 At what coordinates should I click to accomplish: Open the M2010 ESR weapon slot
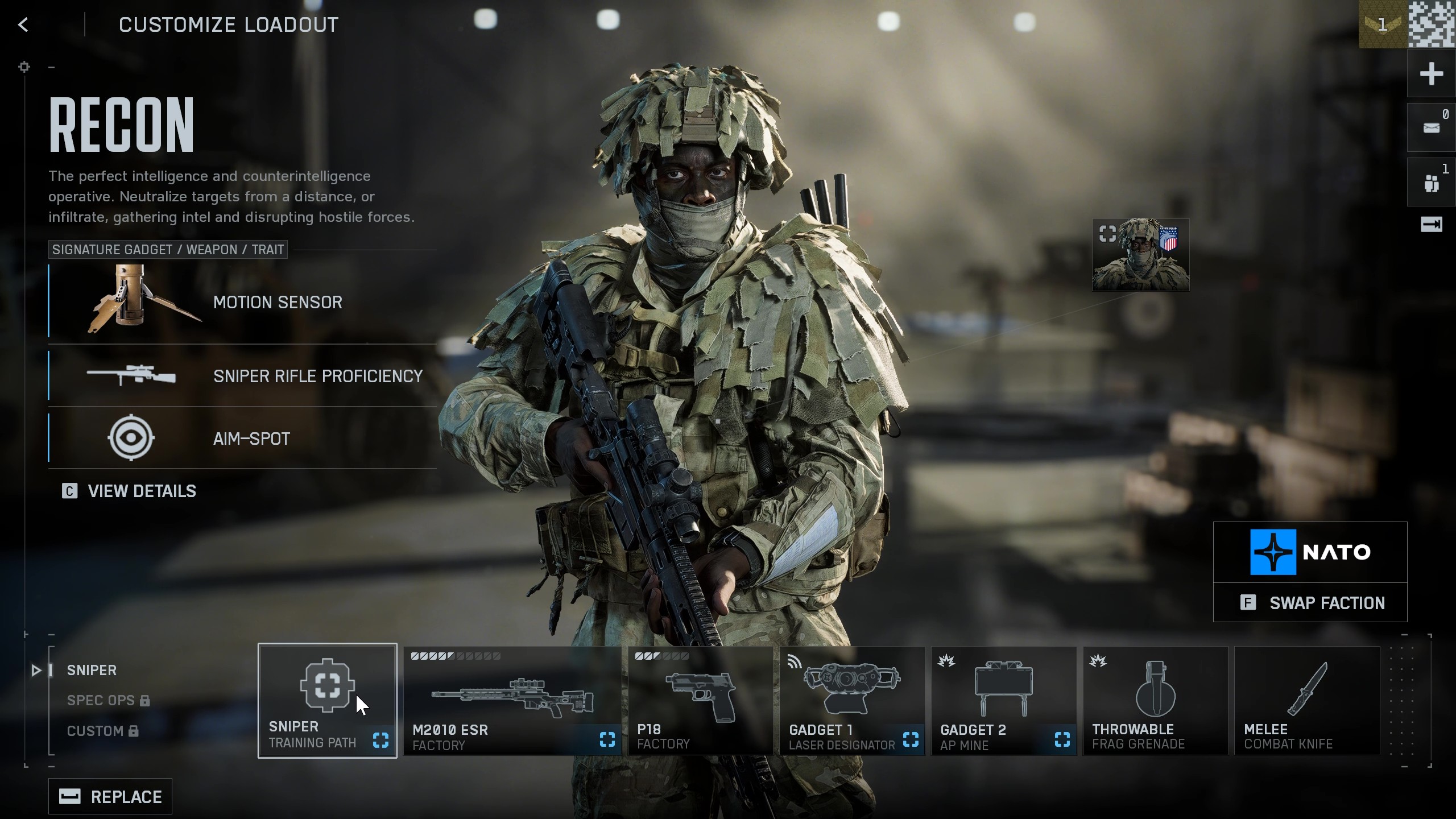tap(511, 700)
